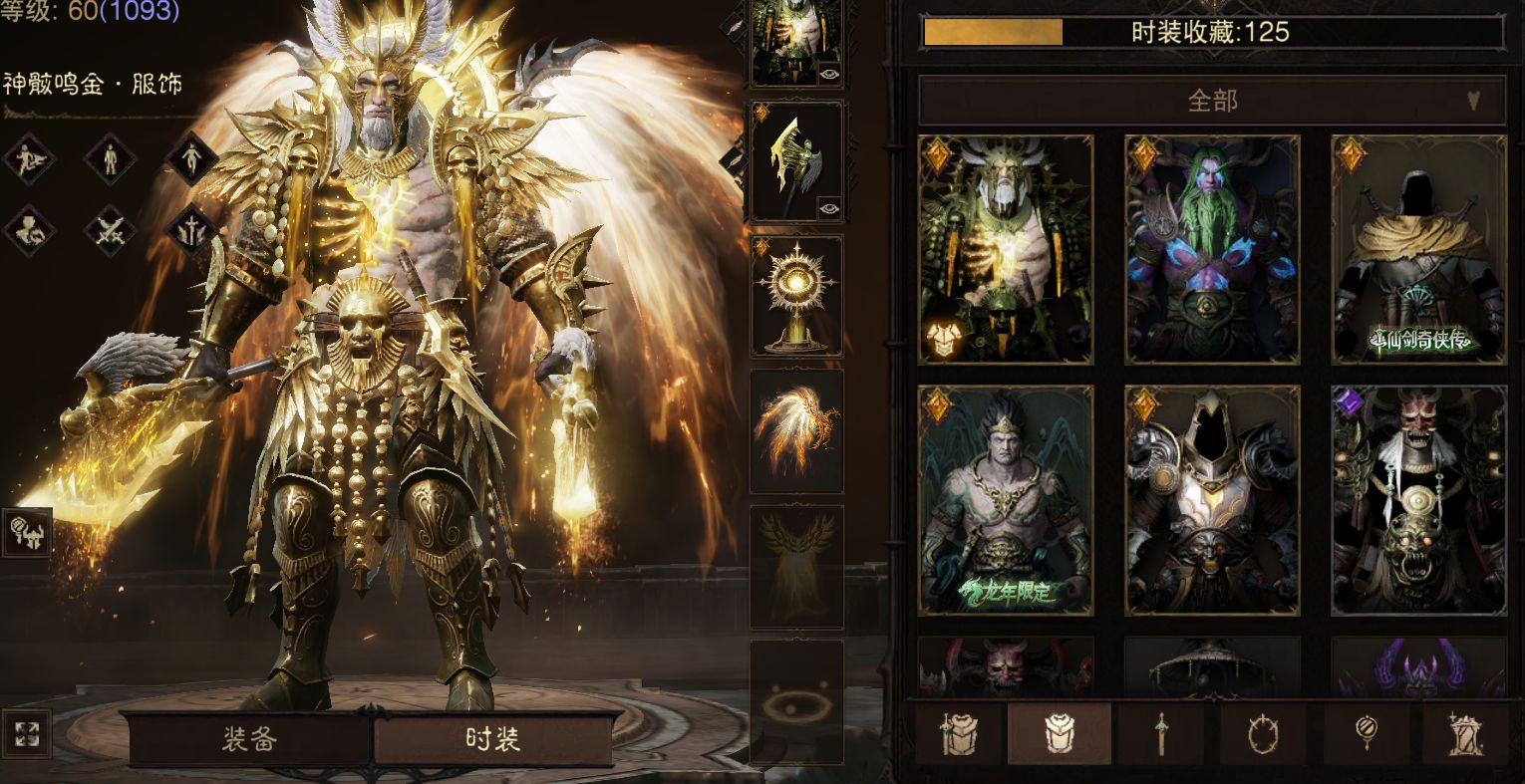Expand the character preview to fullscreen

point(27,735)
